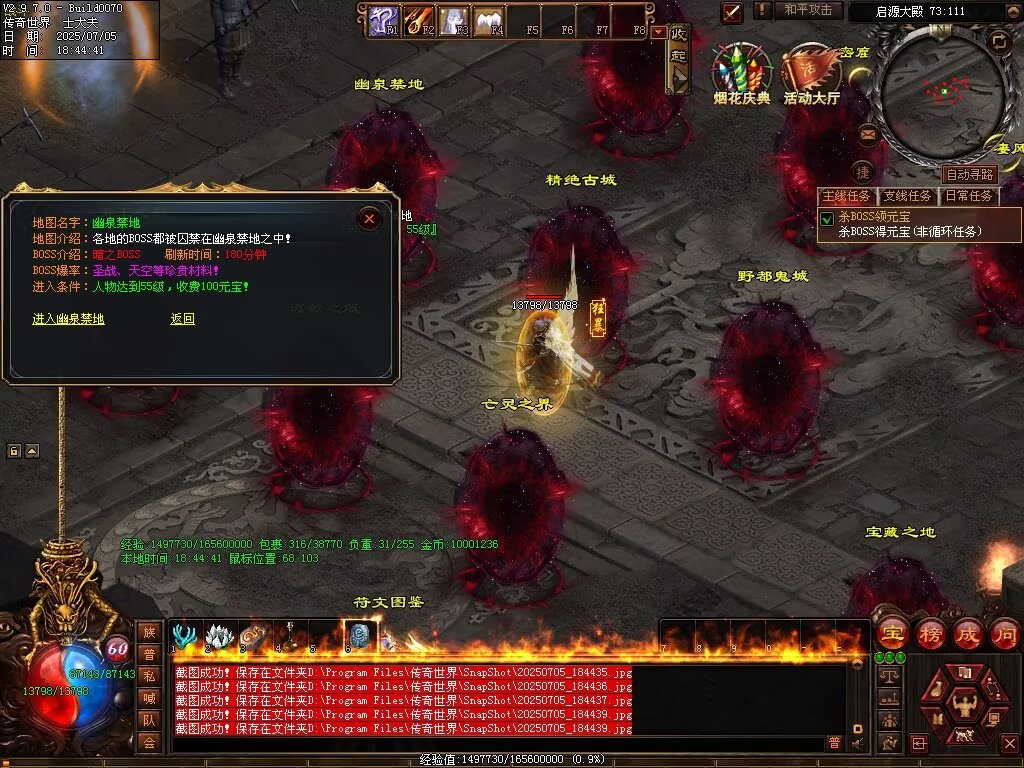Choose the 返回 option in the dialog
Screen dimensions: 1024x768
(182, 319)
